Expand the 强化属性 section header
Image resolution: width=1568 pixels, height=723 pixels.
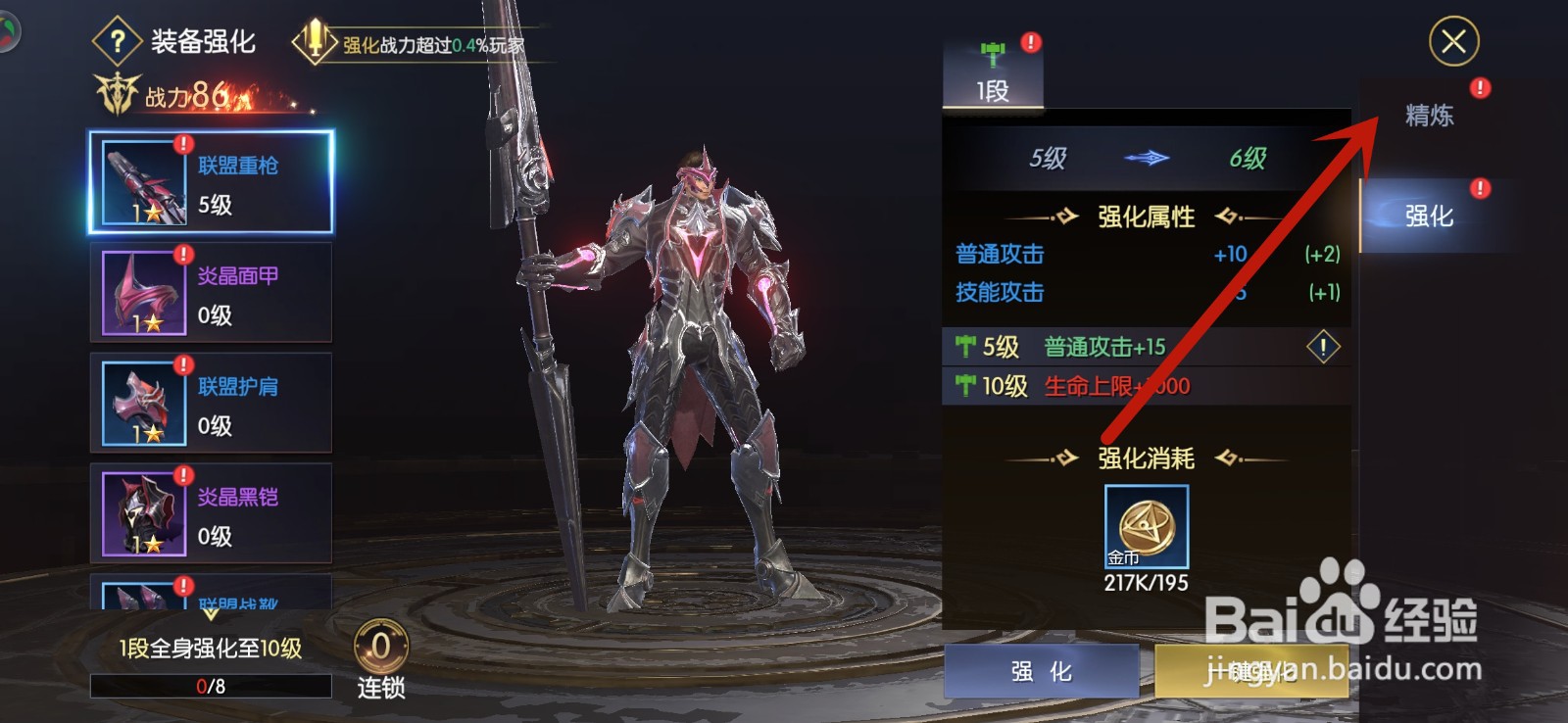coord(1148,217)
